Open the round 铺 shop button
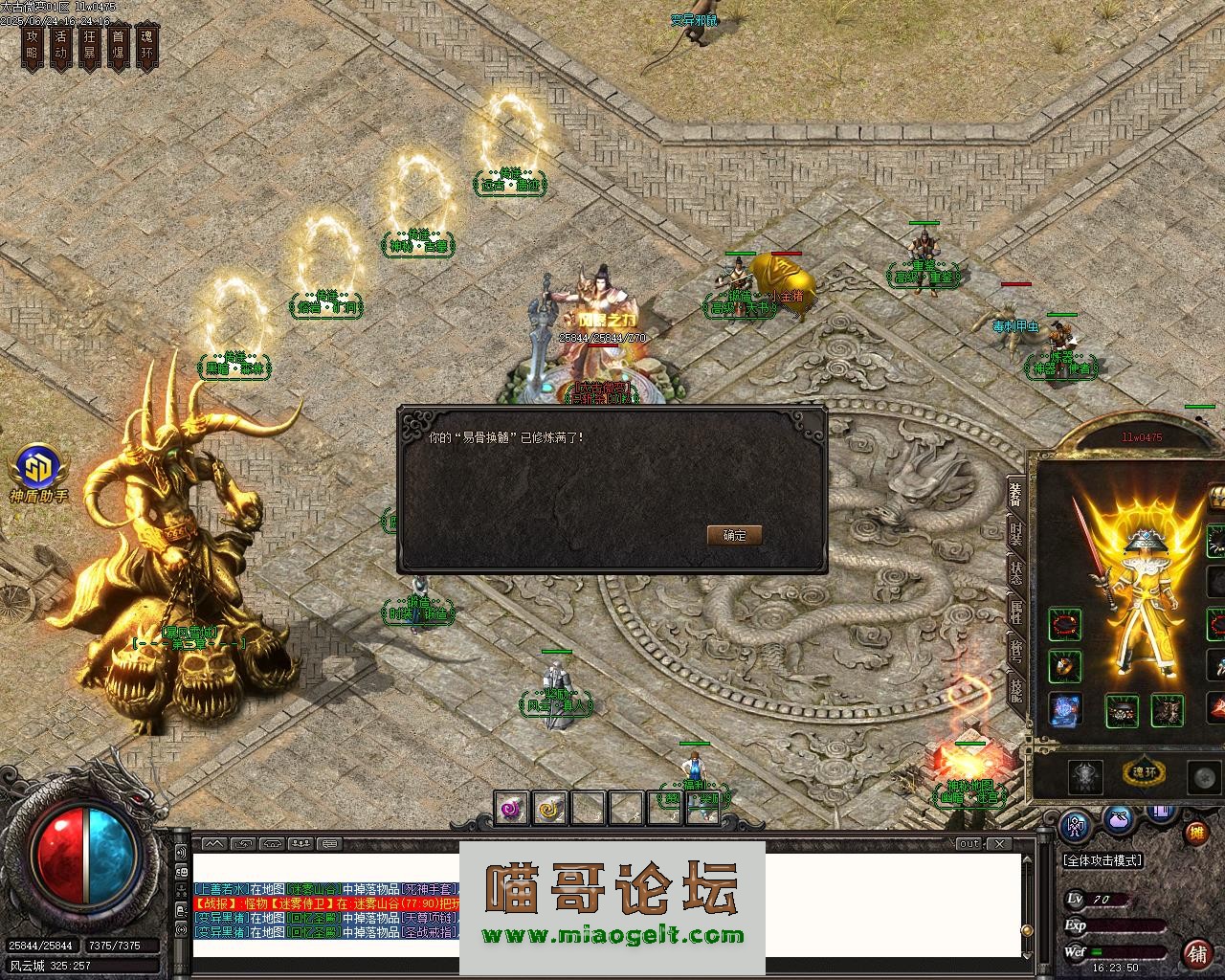Screen dimensions: 1225x980 [1197, 953]
